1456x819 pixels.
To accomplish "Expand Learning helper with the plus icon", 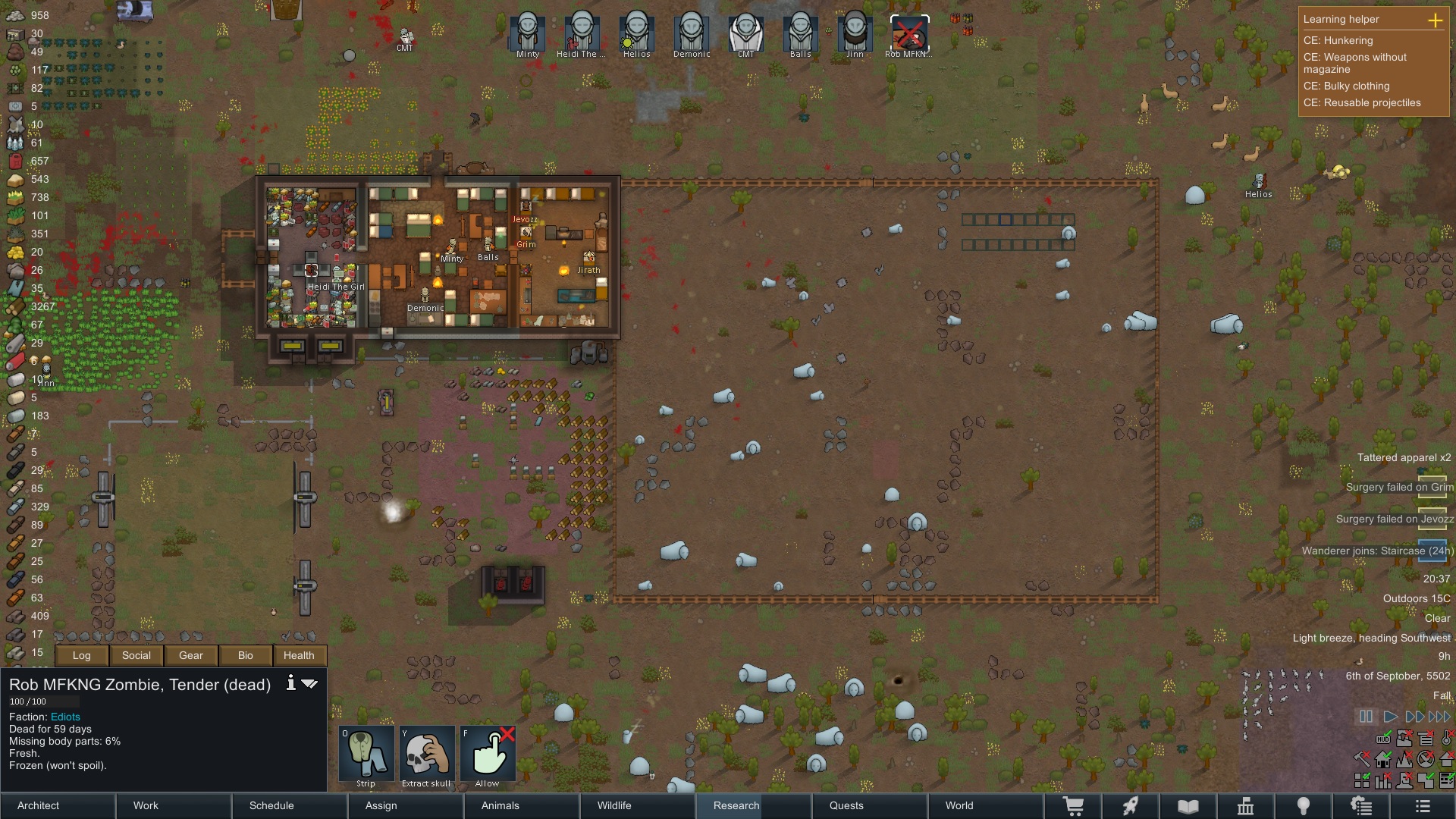I will (x=1436, y=20).
